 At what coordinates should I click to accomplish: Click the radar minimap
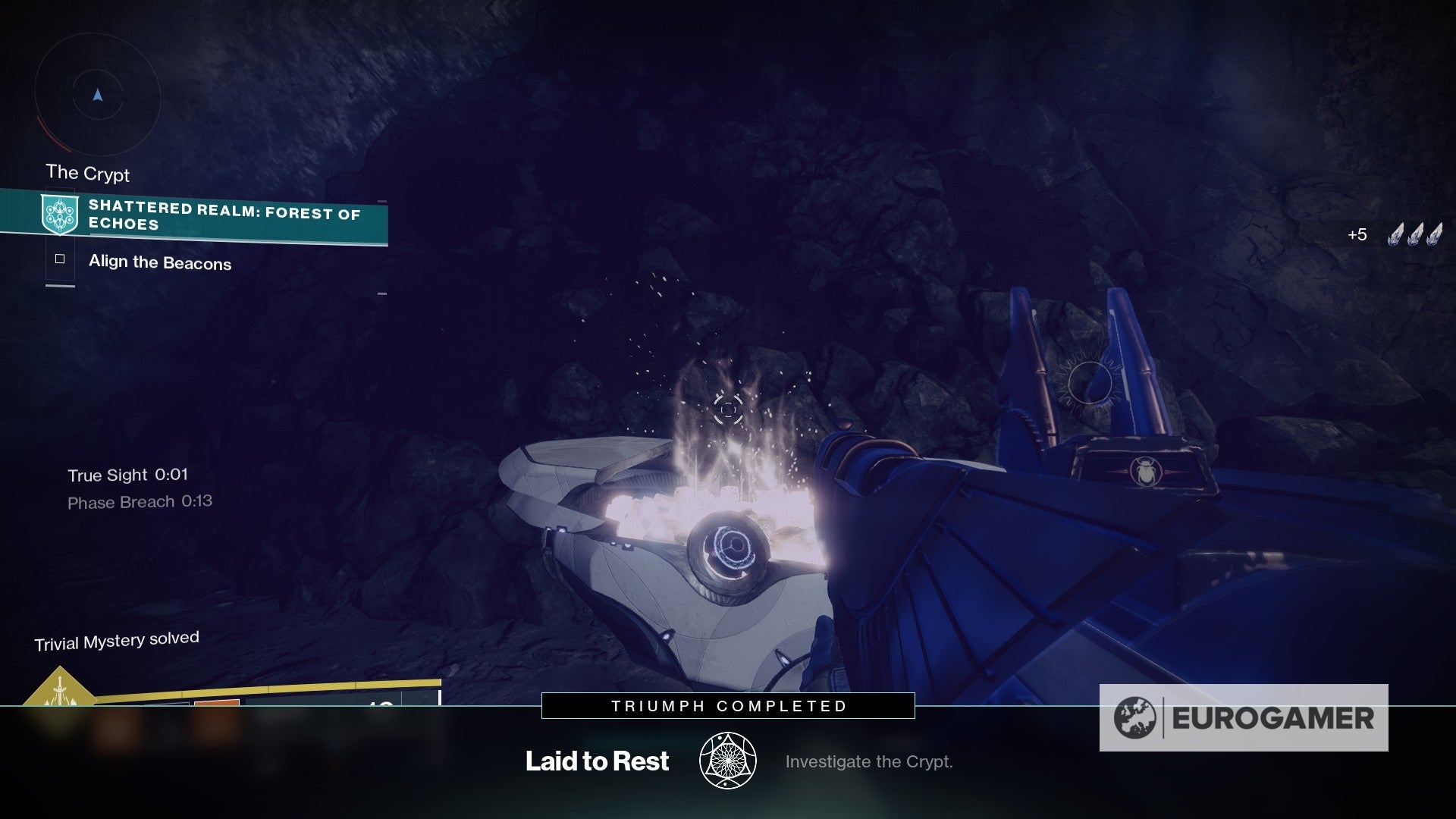[97, 96]
